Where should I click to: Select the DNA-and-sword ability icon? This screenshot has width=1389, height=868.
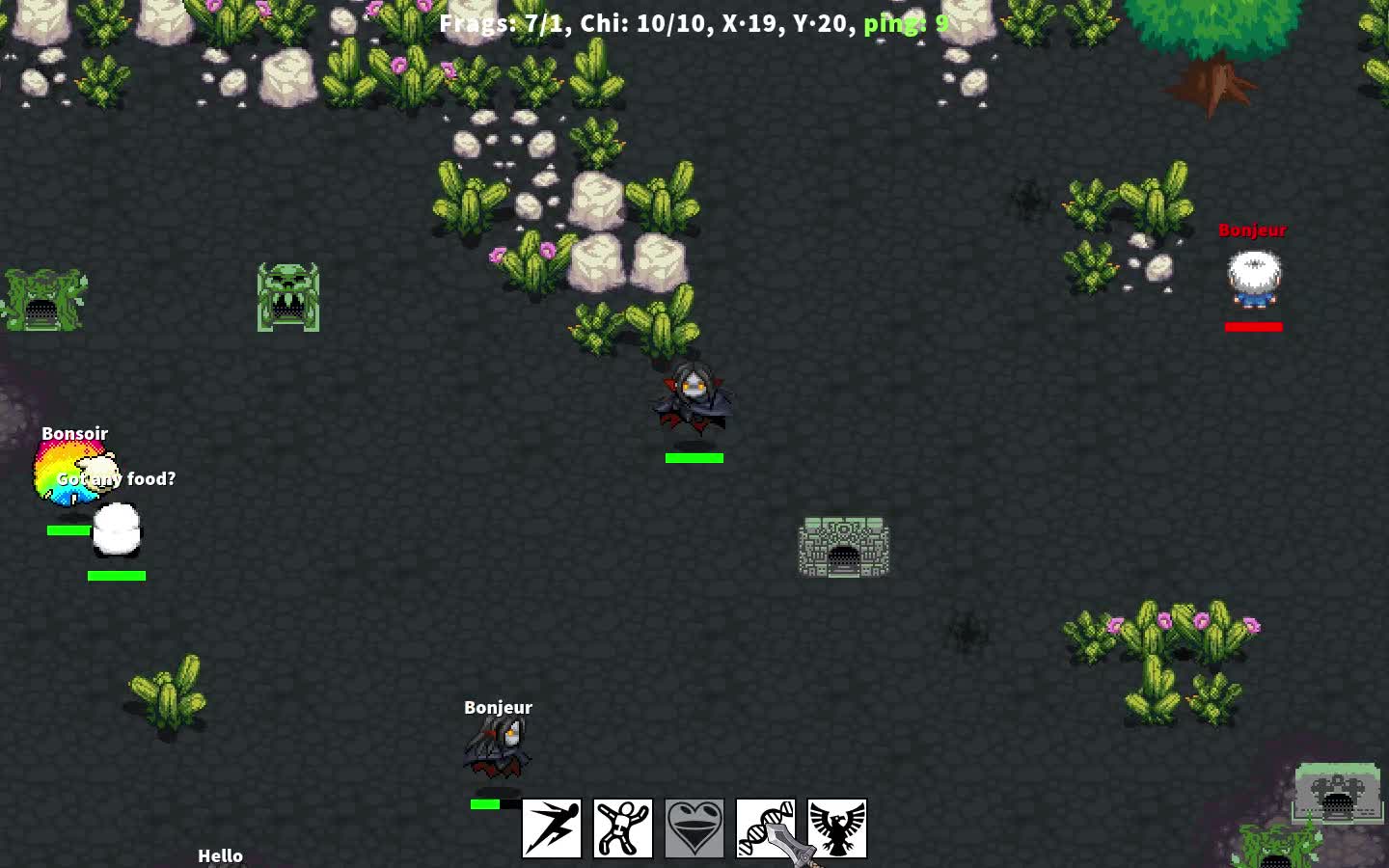tap(766, 827)
